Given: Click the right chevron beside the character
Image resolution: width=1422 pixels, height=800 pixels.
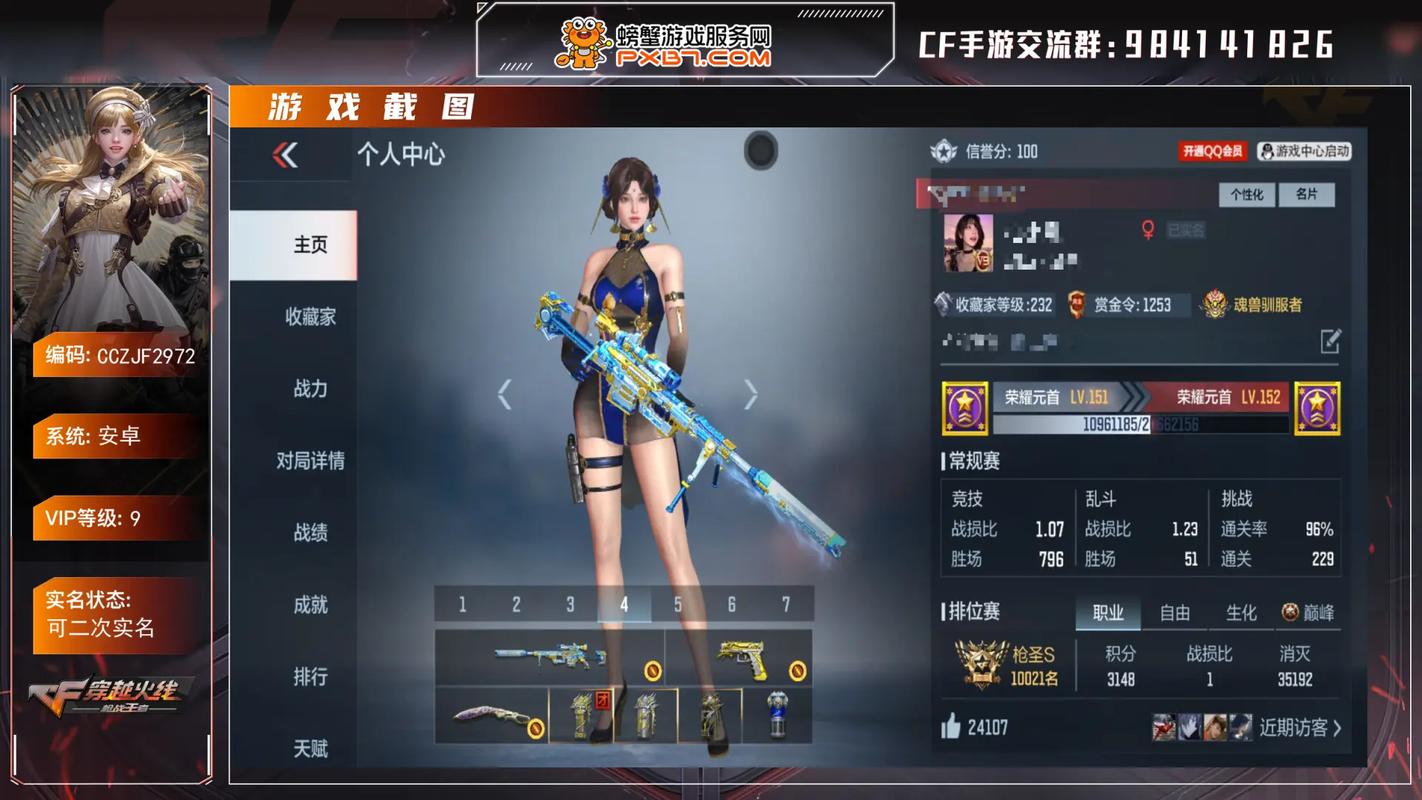Looking at the screenshot, I should (x=750, y=394).
